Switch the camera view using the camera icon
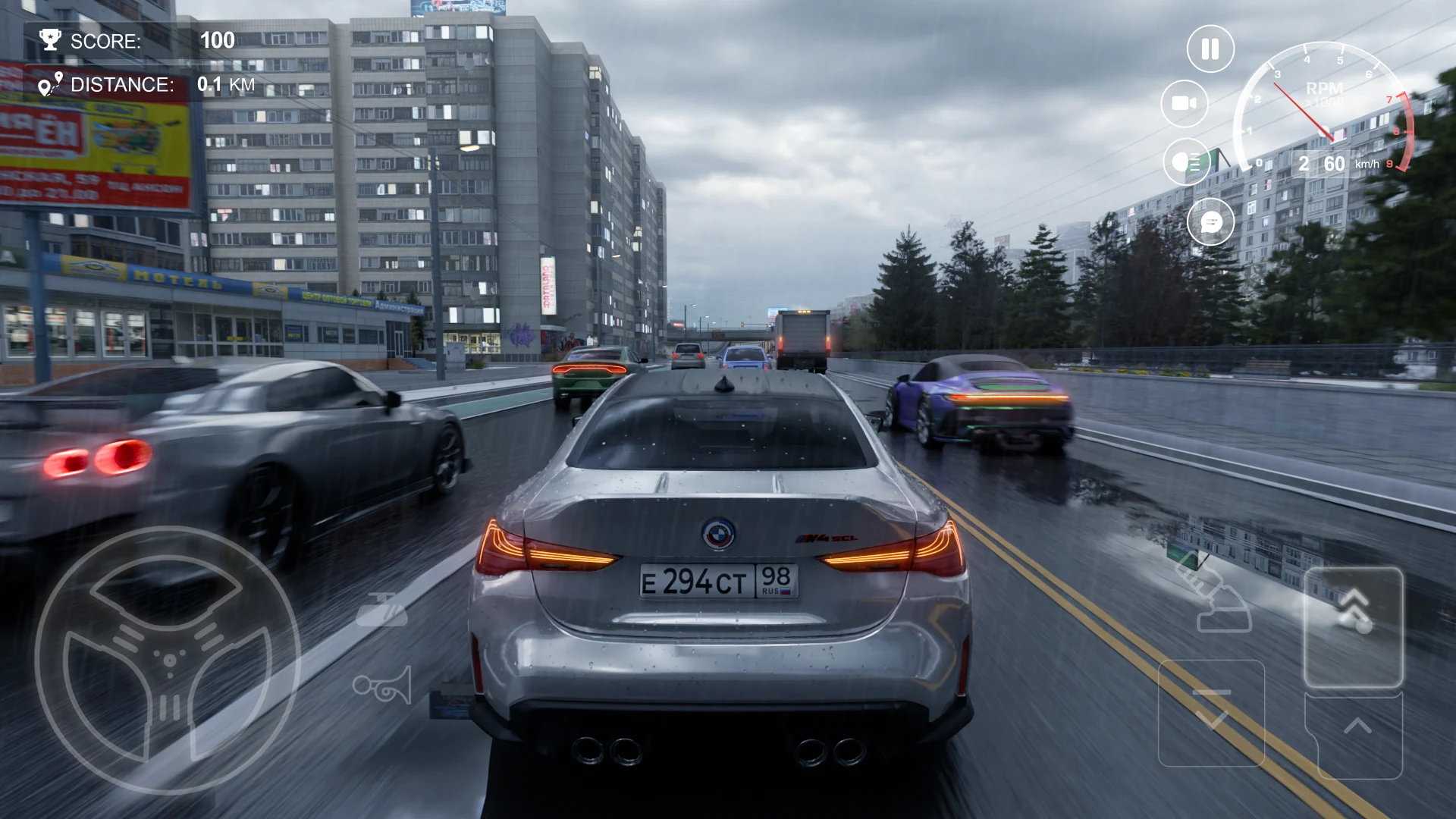This screenshot has height=819, width=1456. (x=1185, y=103)
